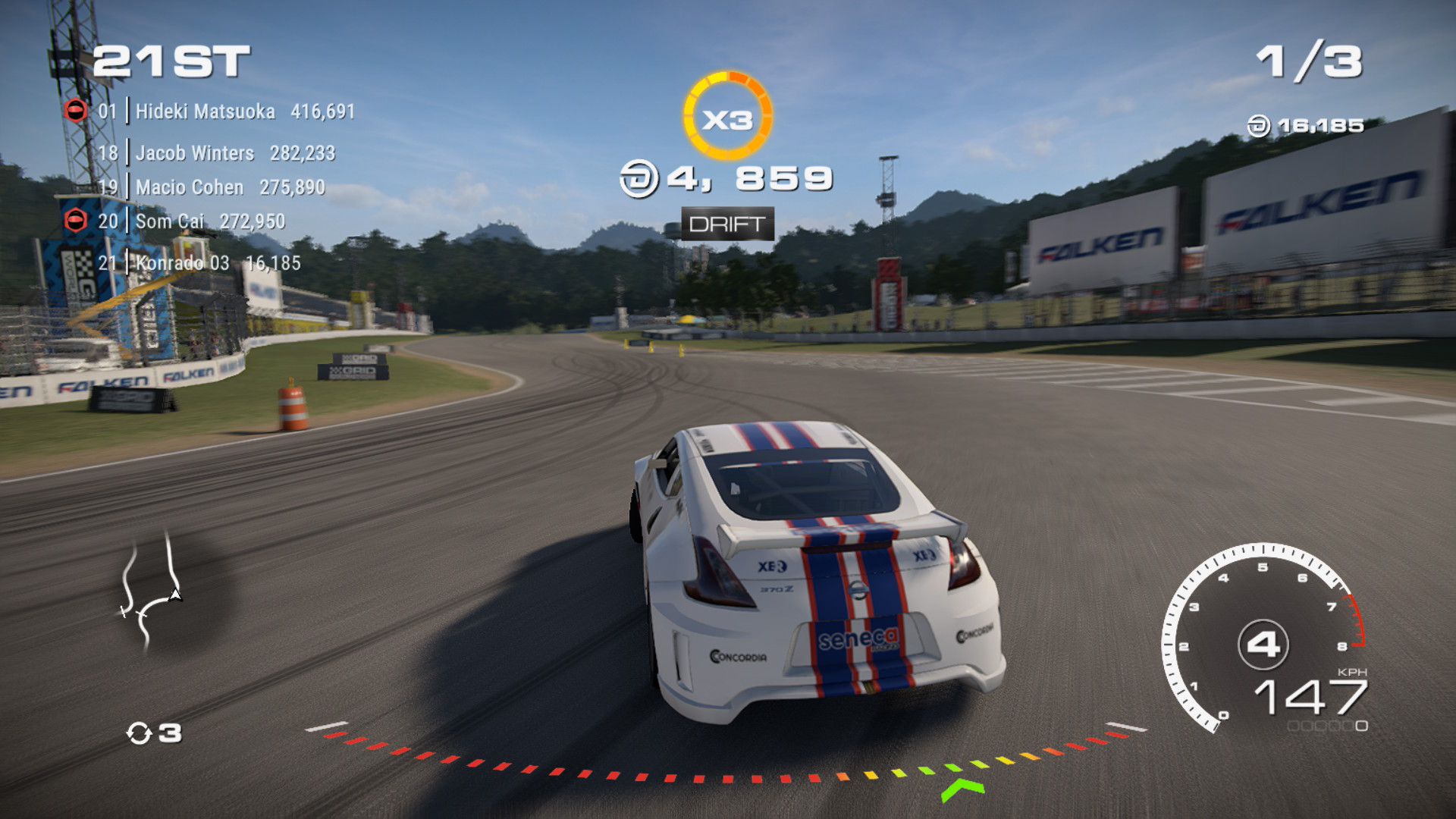Select Jacob Winters in the standings
The image size is (1456, 819).
pyautogui.click(x=216, y=153)
